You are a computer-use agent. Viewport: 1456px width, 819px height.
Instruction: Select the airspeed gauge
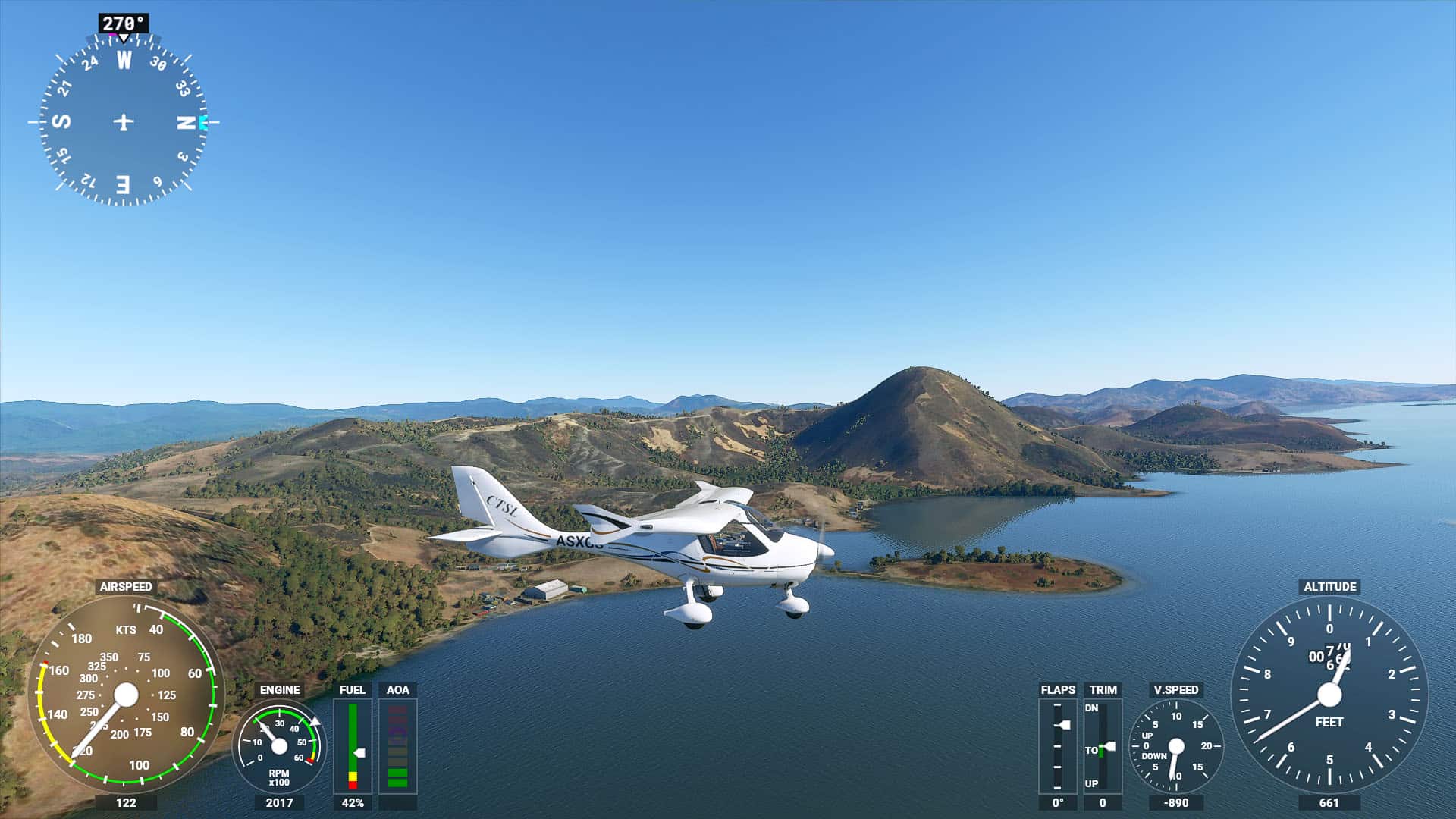click(x=126, y=694)
